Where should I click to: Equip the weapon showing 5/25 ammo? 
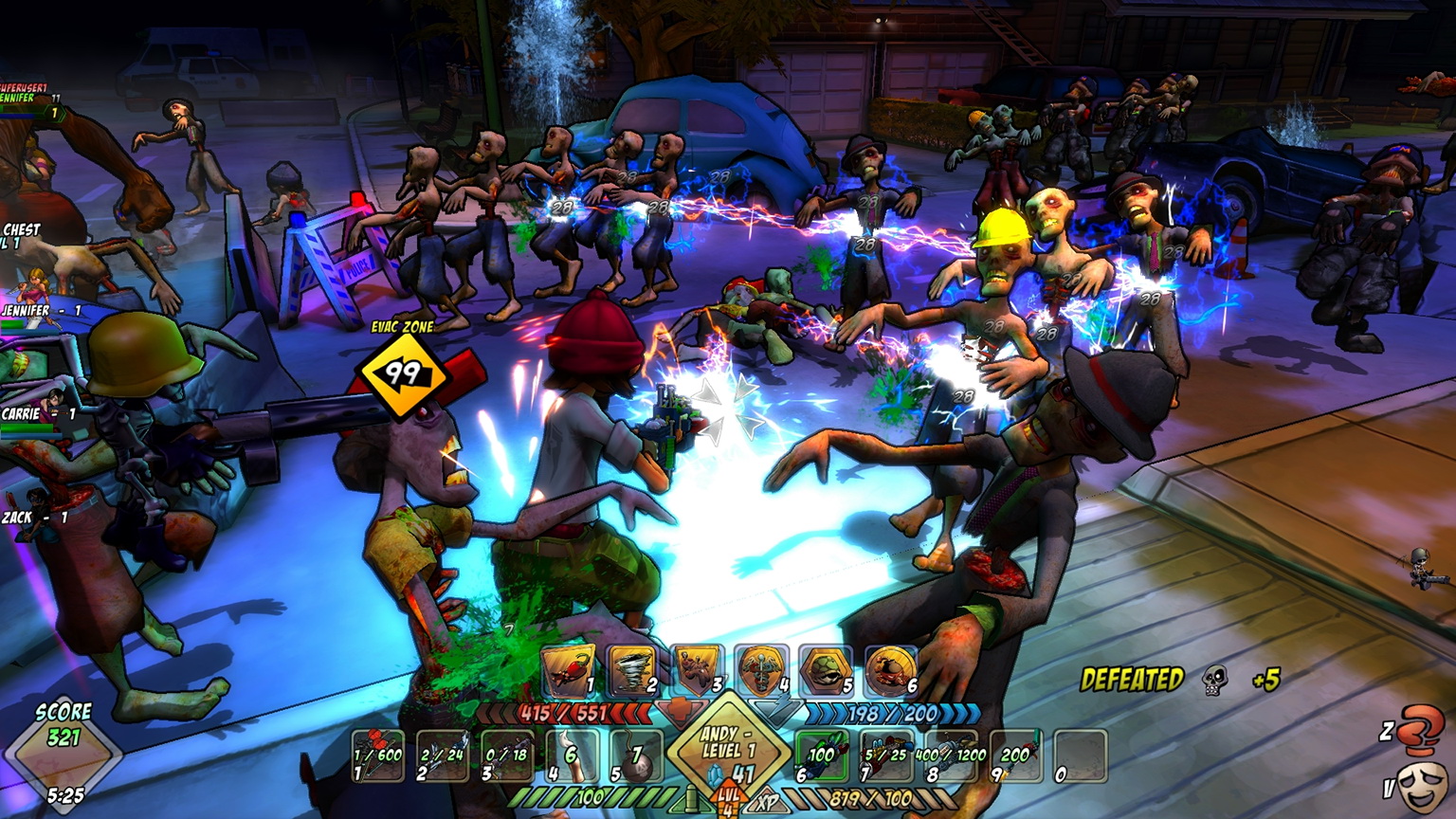click(x=885, y=755)
